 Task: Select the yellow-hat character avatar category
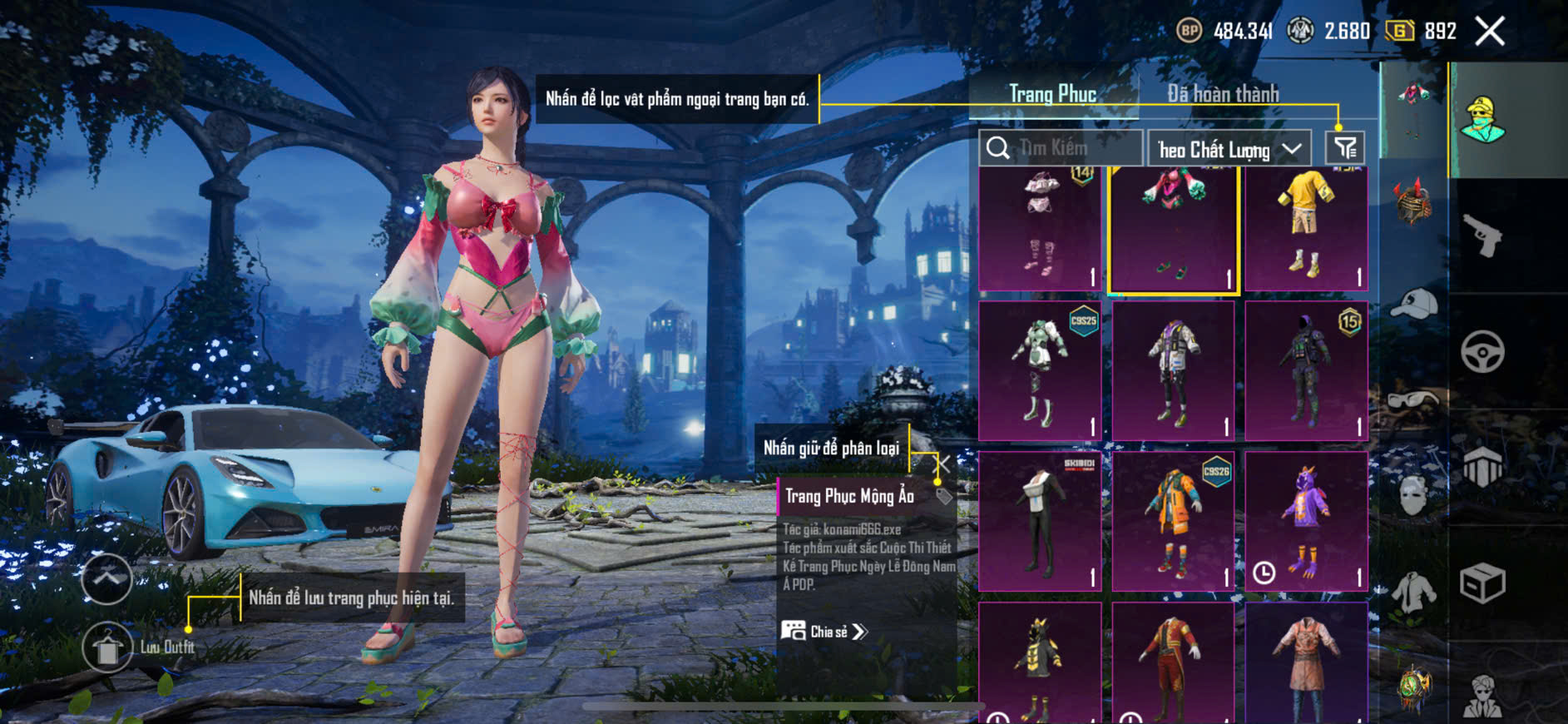click(x=1482, y=120)
